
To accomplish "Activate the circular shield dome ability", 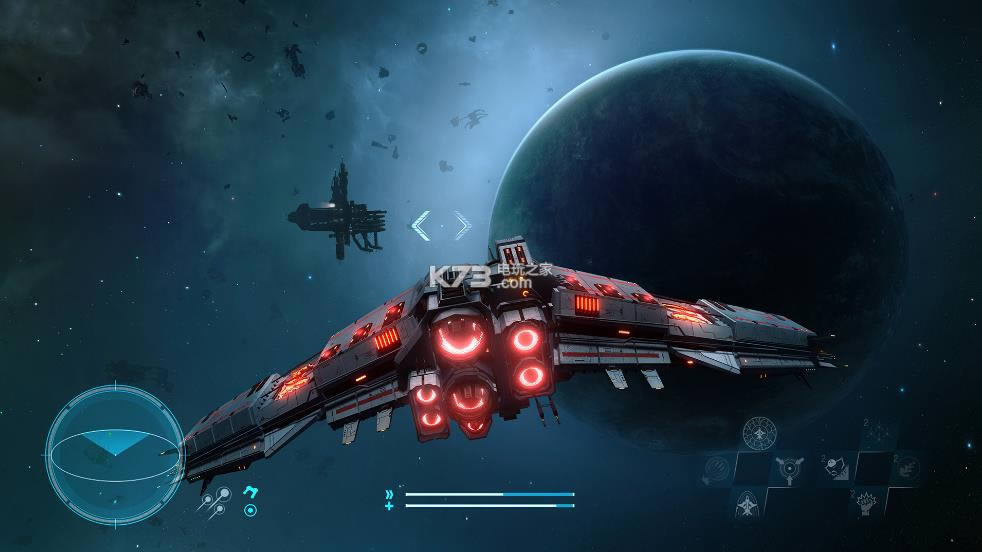I will 760,433.
